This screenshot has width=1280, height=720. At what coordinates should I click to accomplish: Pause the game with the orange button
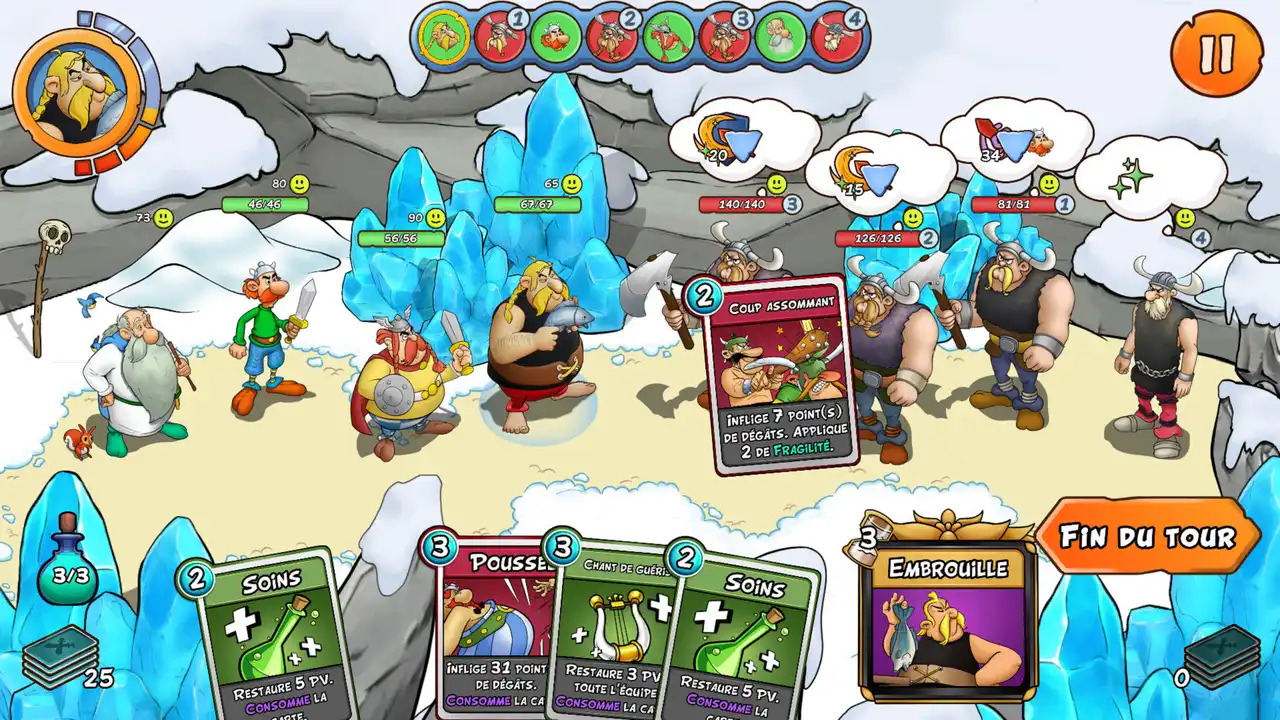coord(1216,54)
